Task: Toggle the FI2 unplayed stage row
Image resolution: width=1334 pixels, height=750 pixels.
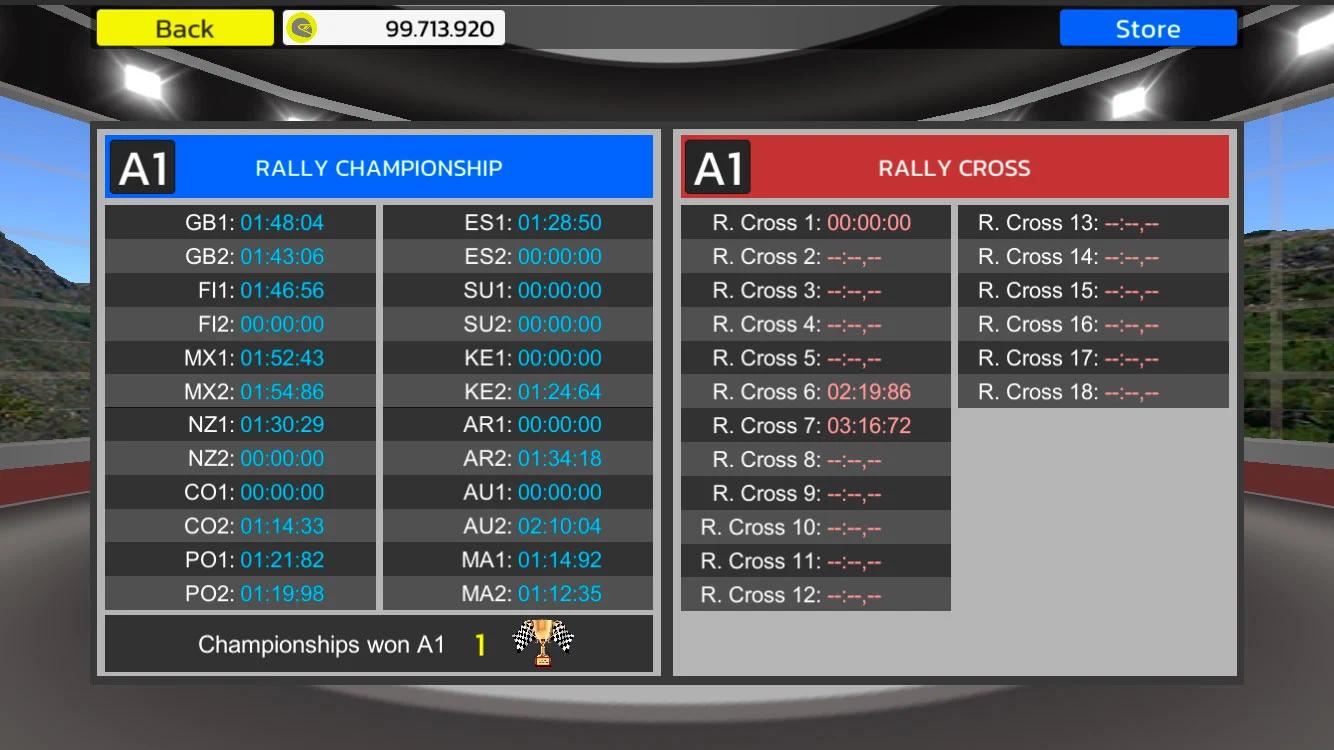Action: click(x=239, y=323)
